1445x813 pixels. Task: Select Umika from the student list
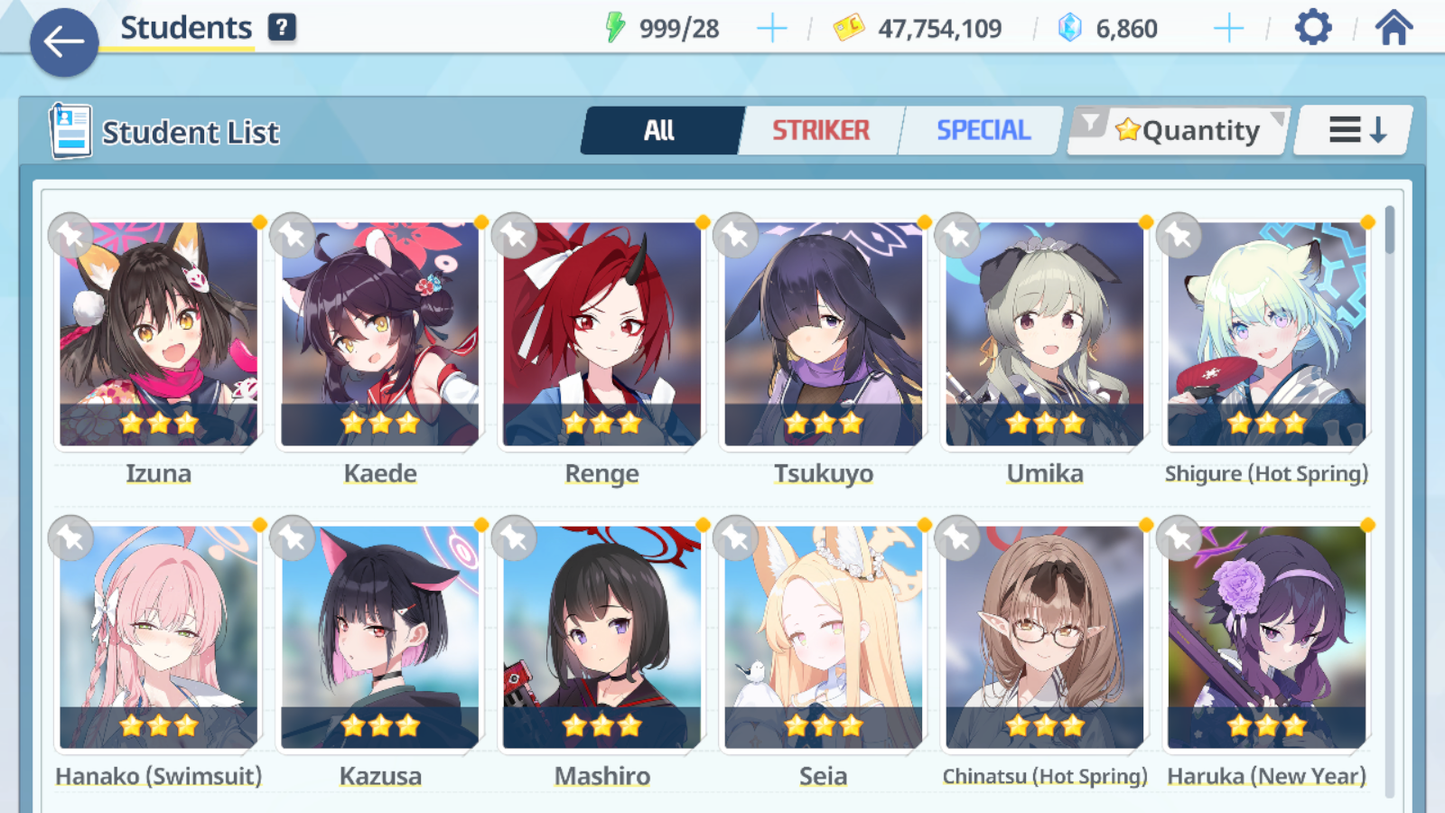[1045, 335]
